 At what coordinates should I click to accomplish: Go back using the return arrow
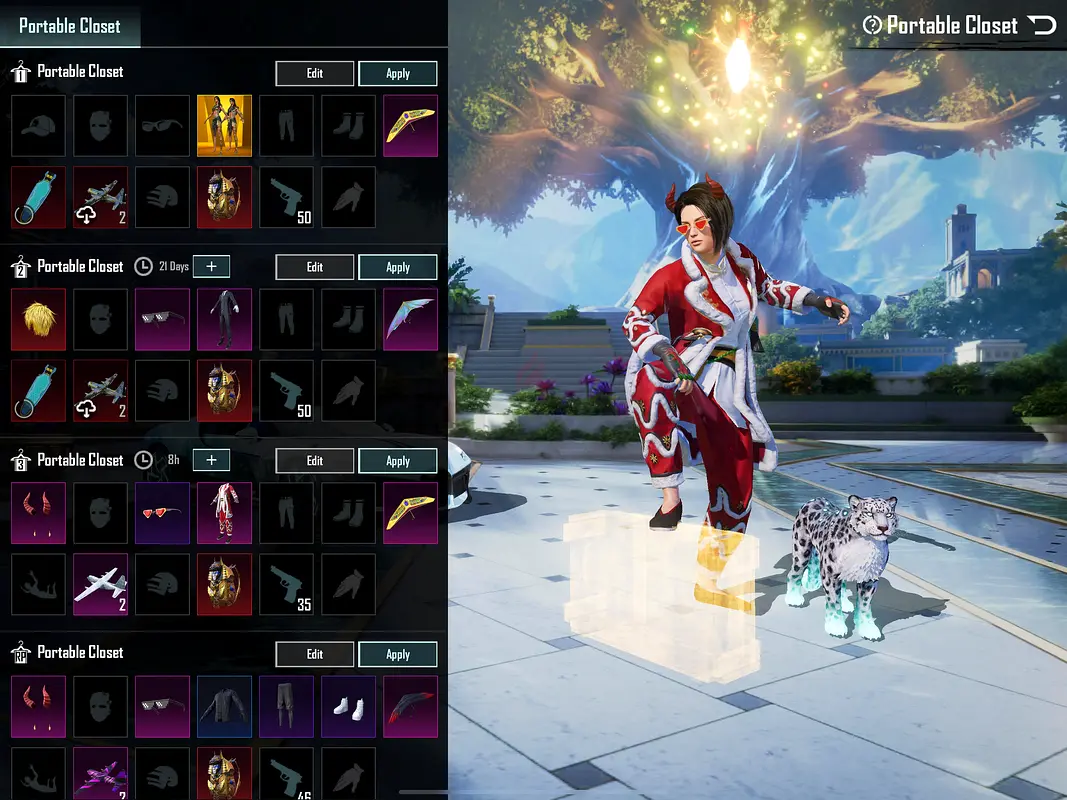click(x=1042, y=25)
